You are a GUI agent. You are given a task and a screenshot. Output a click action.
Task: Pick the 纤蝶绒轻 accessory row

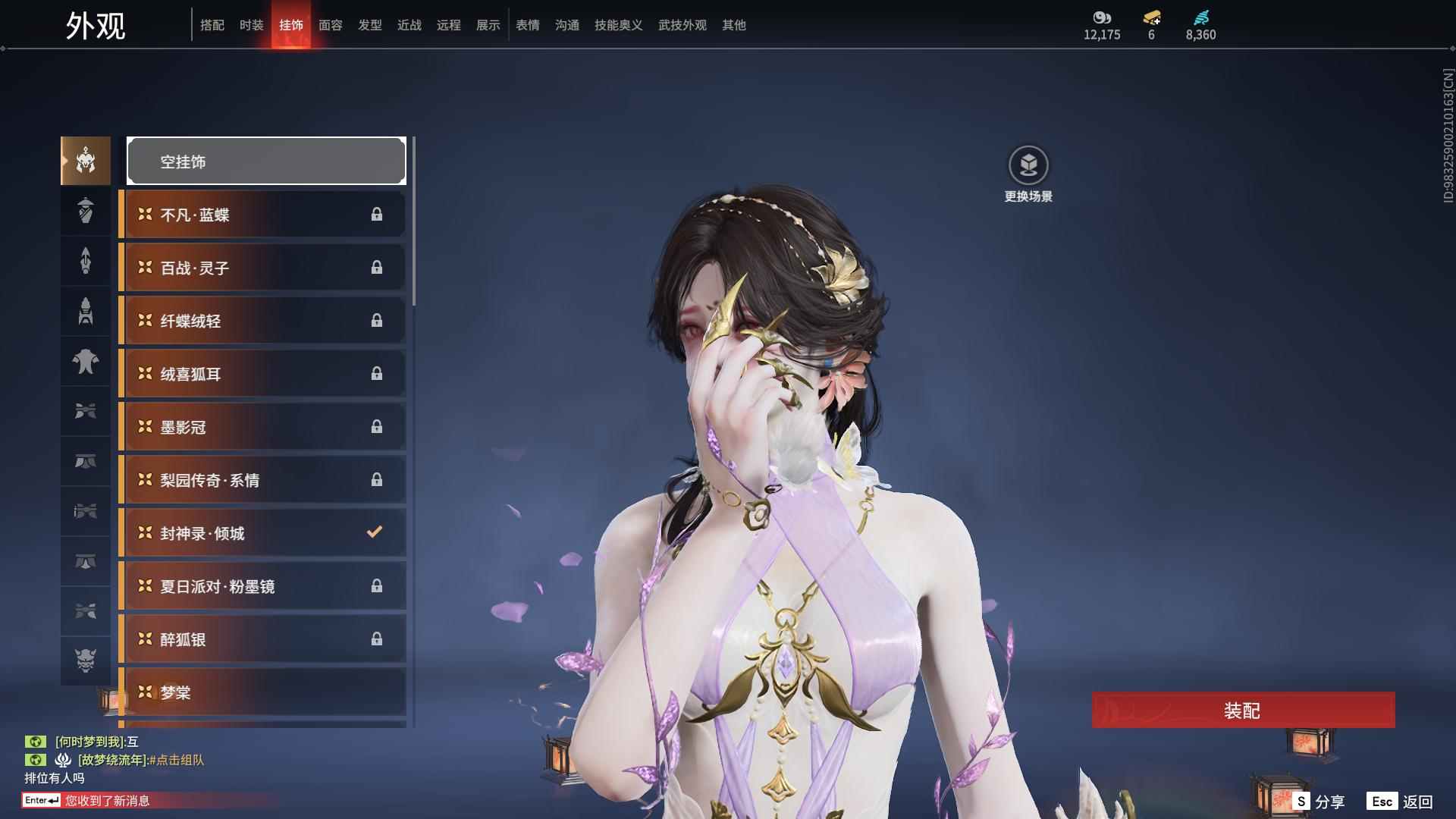(263, 321)
